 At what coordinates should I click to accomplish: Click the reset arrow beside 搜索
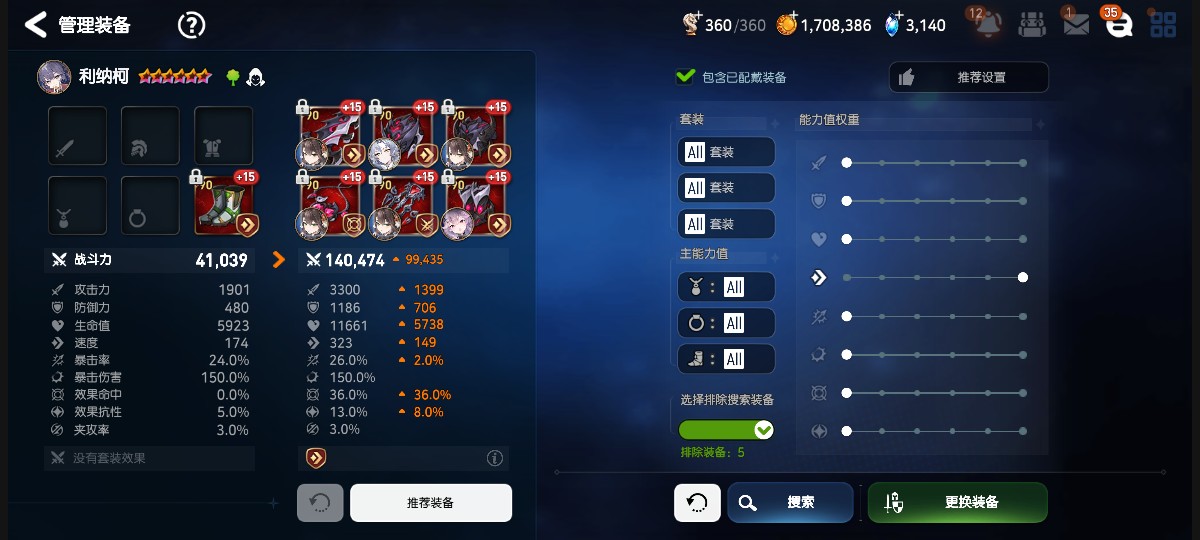697,503
